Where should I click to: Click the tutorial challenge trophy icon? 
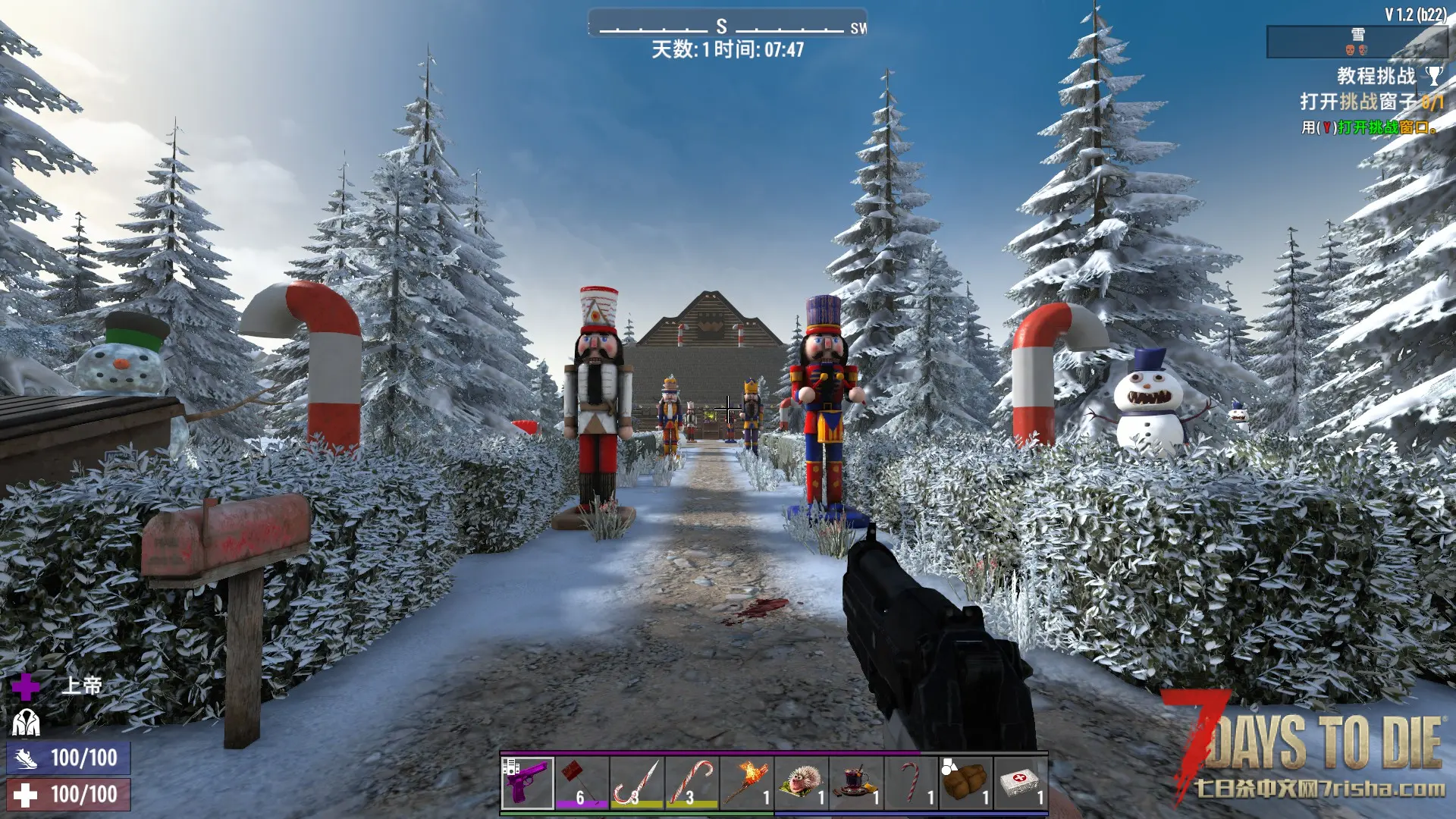[1433, 76]
